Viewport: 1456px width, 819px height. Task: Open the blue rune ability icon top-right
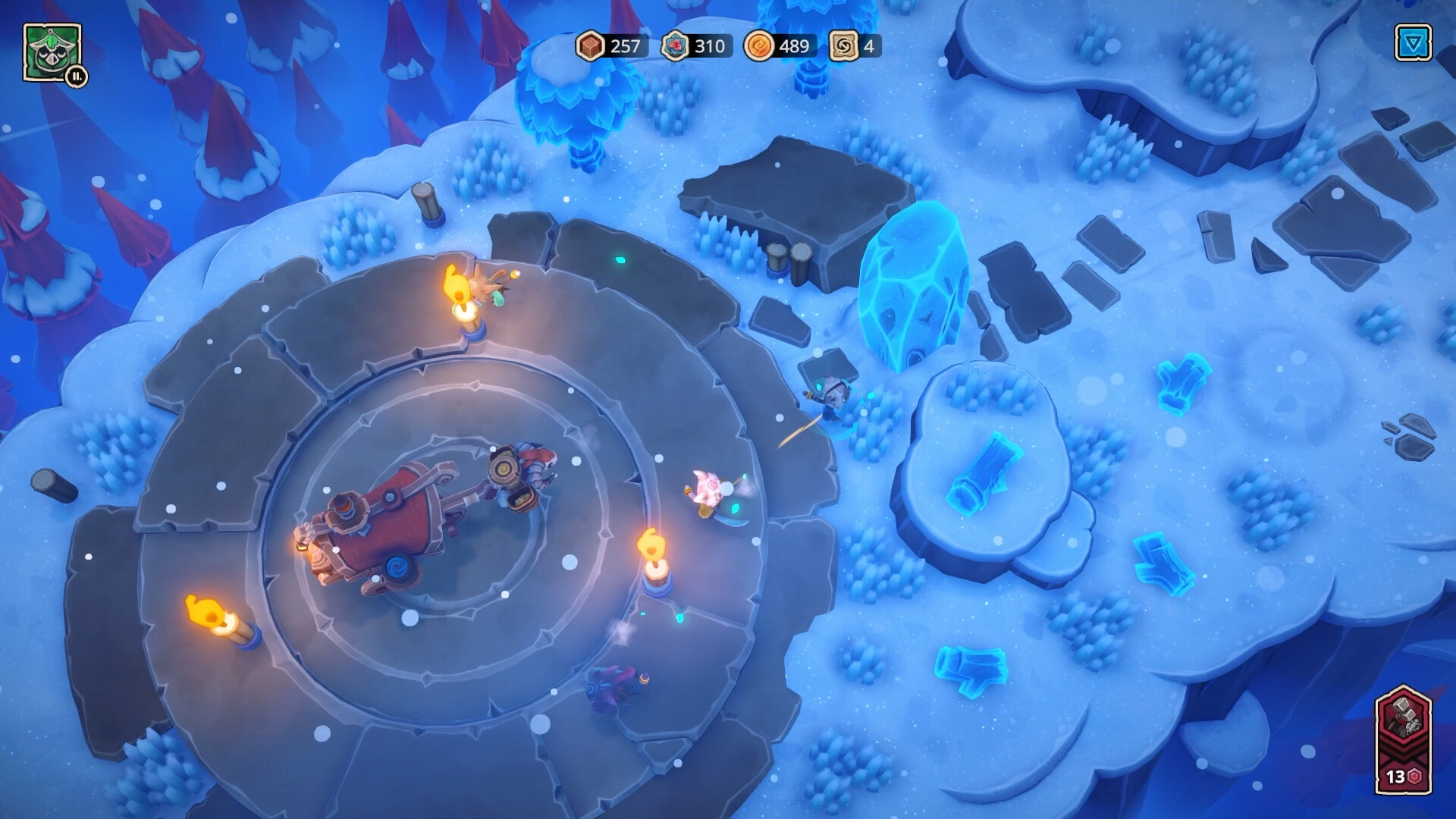point(1412,43)
